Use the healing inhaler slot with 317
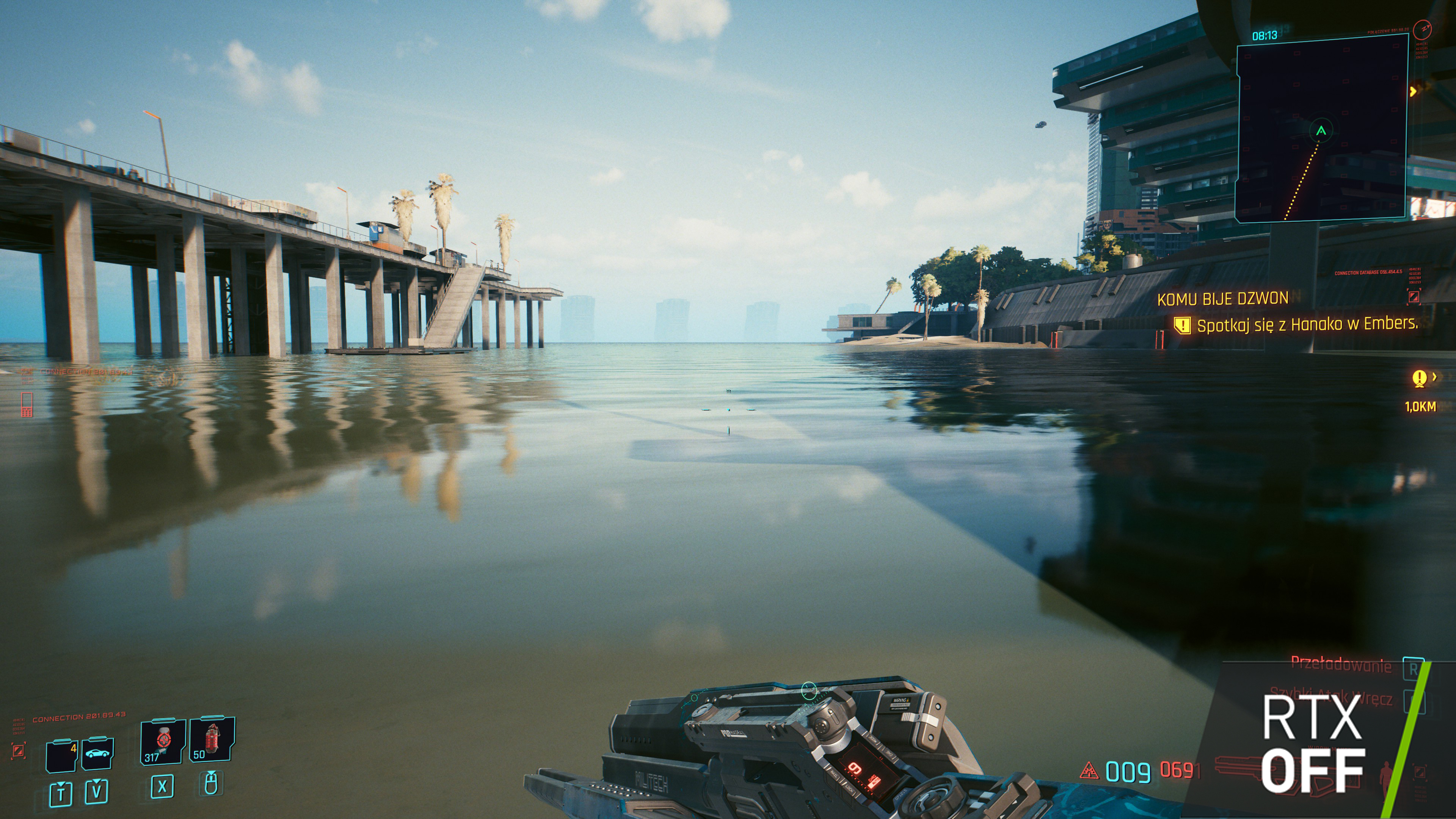Image resolution: width=1456 pixels, height=819 pixels. (x=162, y=742)
